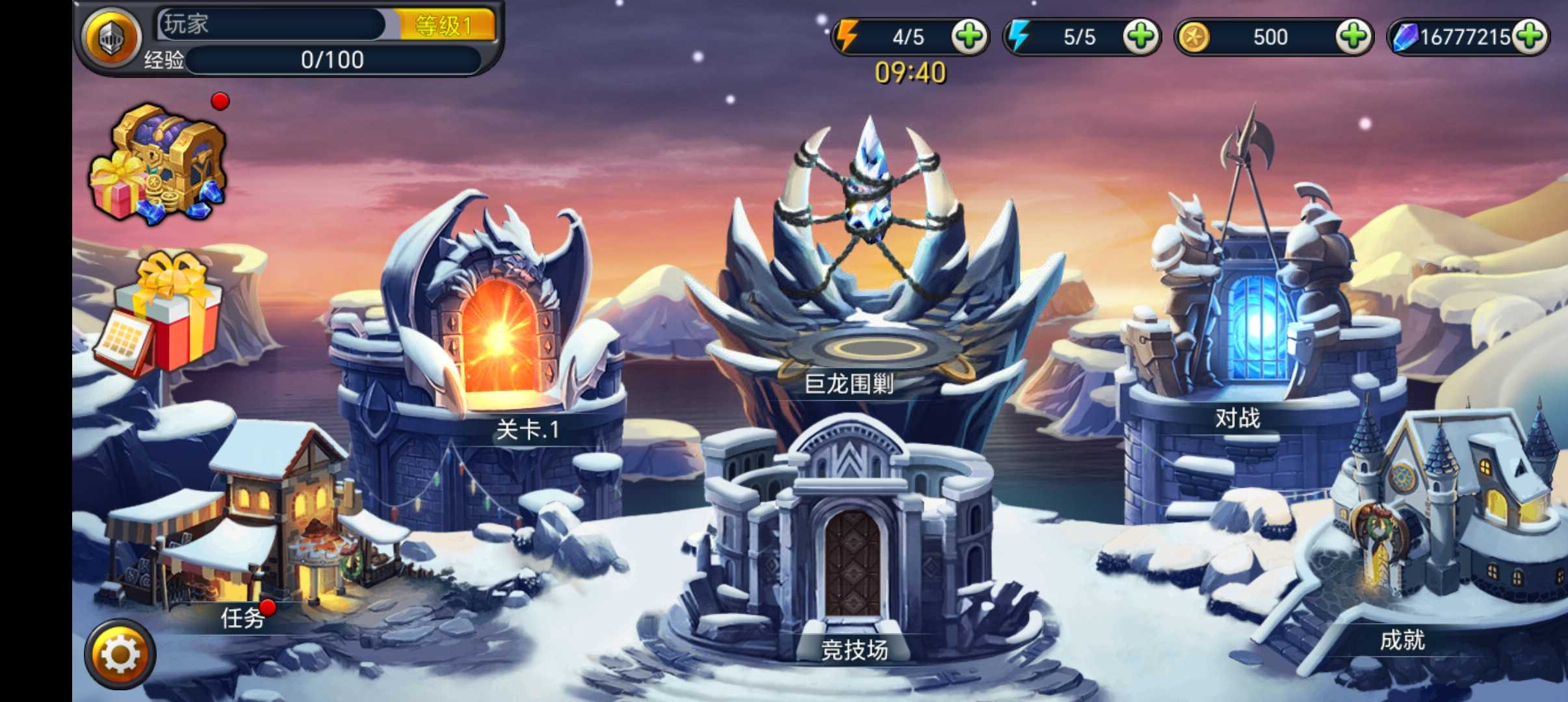Open settings with the gear button

click(x=120, y=654)
